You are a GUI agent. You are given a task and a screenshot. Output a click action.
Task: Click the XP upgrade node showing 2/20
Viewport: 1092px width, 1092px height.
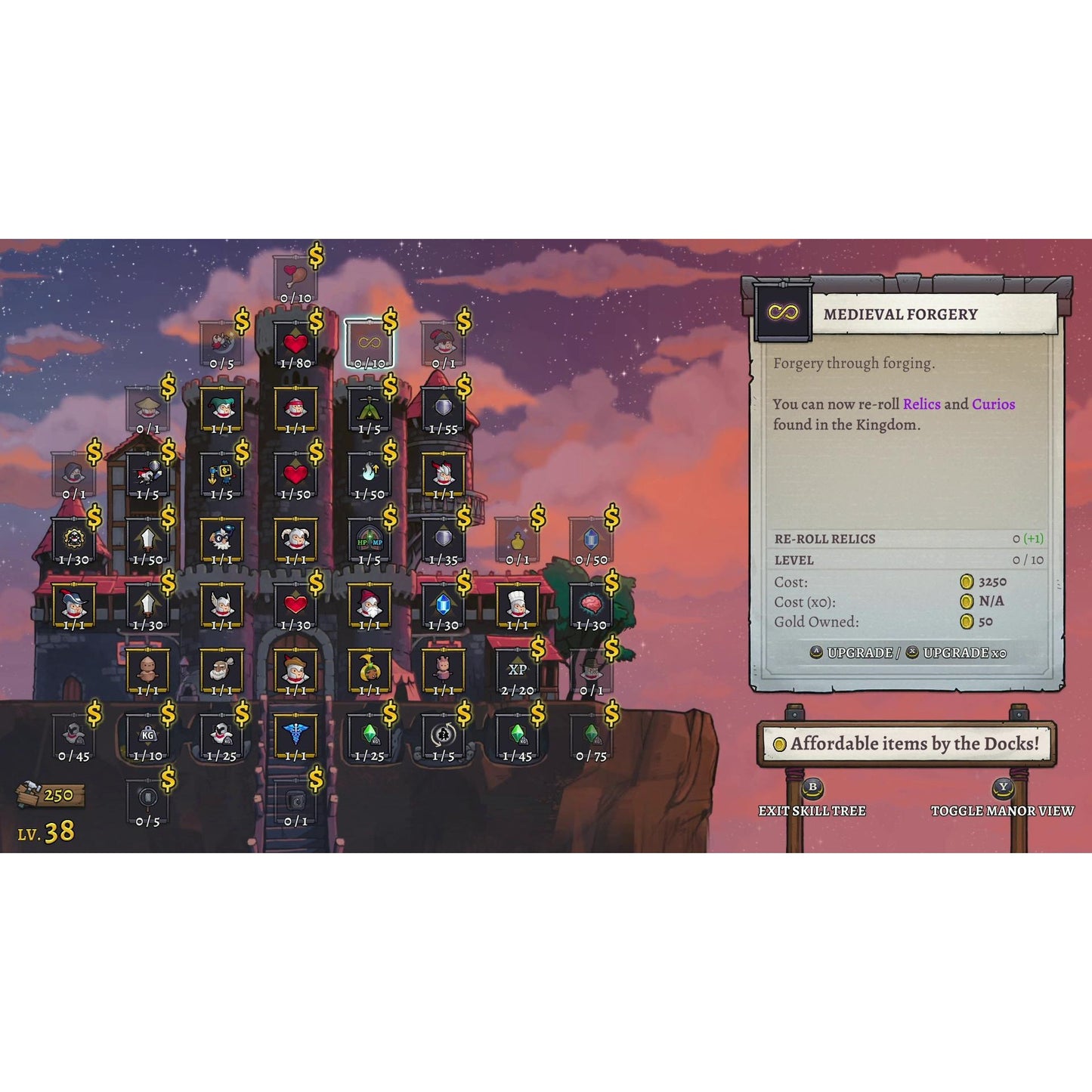[516, 670]
